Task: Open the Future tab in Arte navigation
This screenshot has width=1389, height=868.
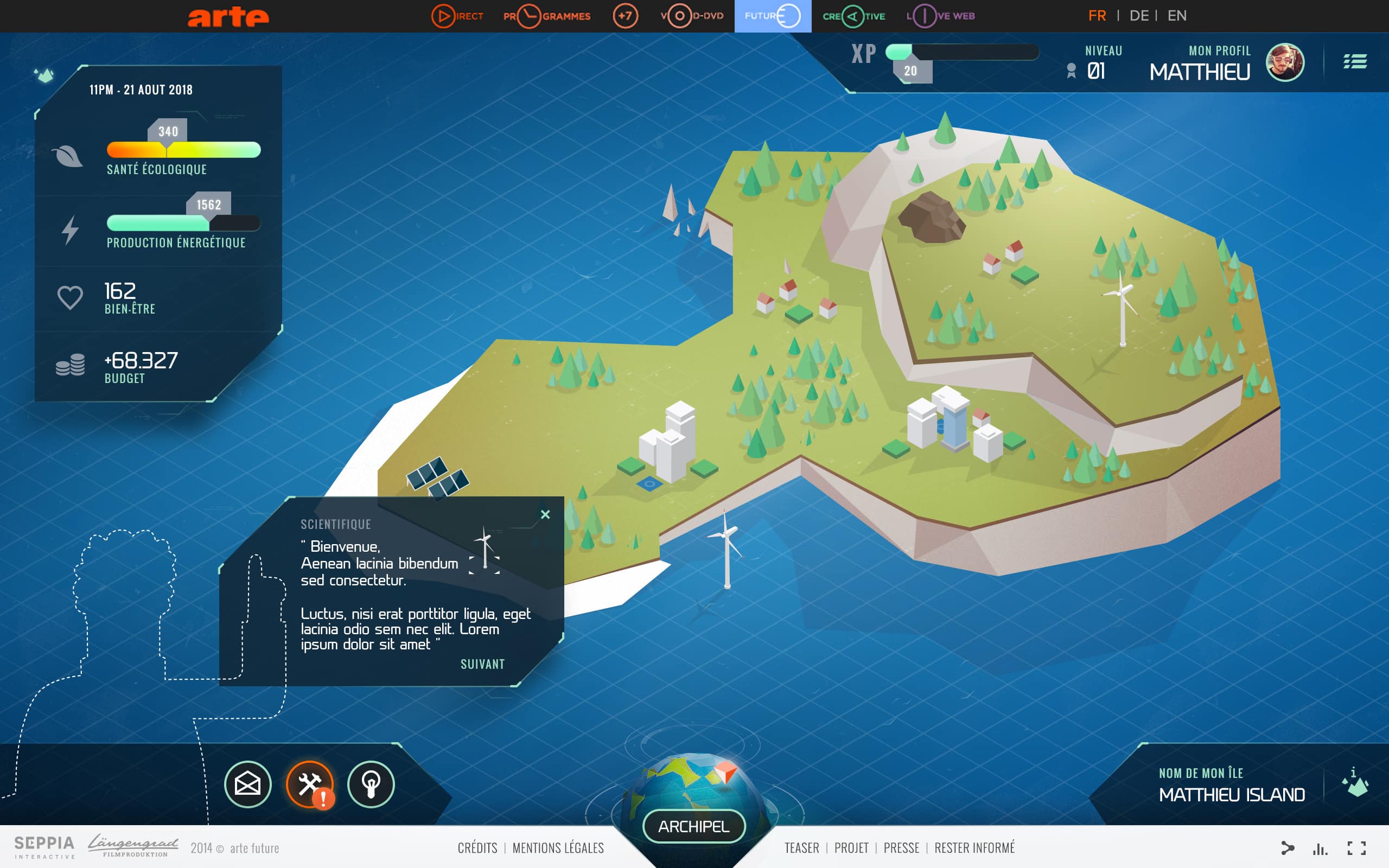Action: pos(773,16)
